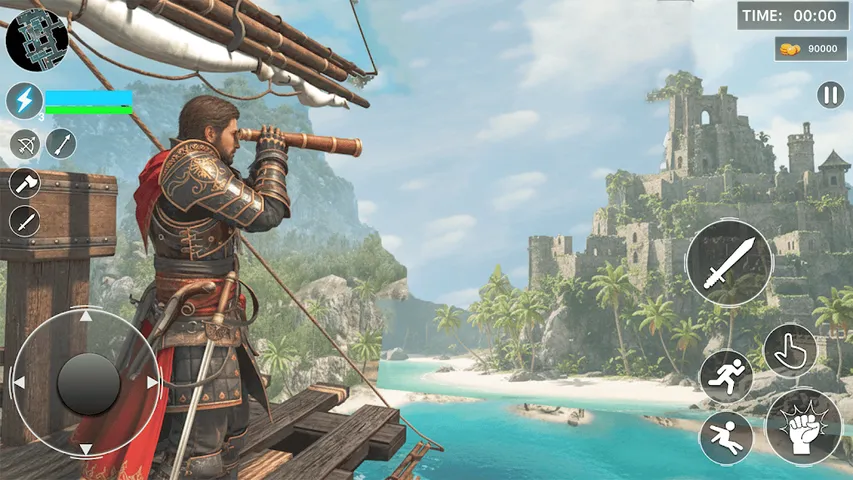Activate the running man sprint button
Screen dimensions: 853x480
(x=726, y=376)
